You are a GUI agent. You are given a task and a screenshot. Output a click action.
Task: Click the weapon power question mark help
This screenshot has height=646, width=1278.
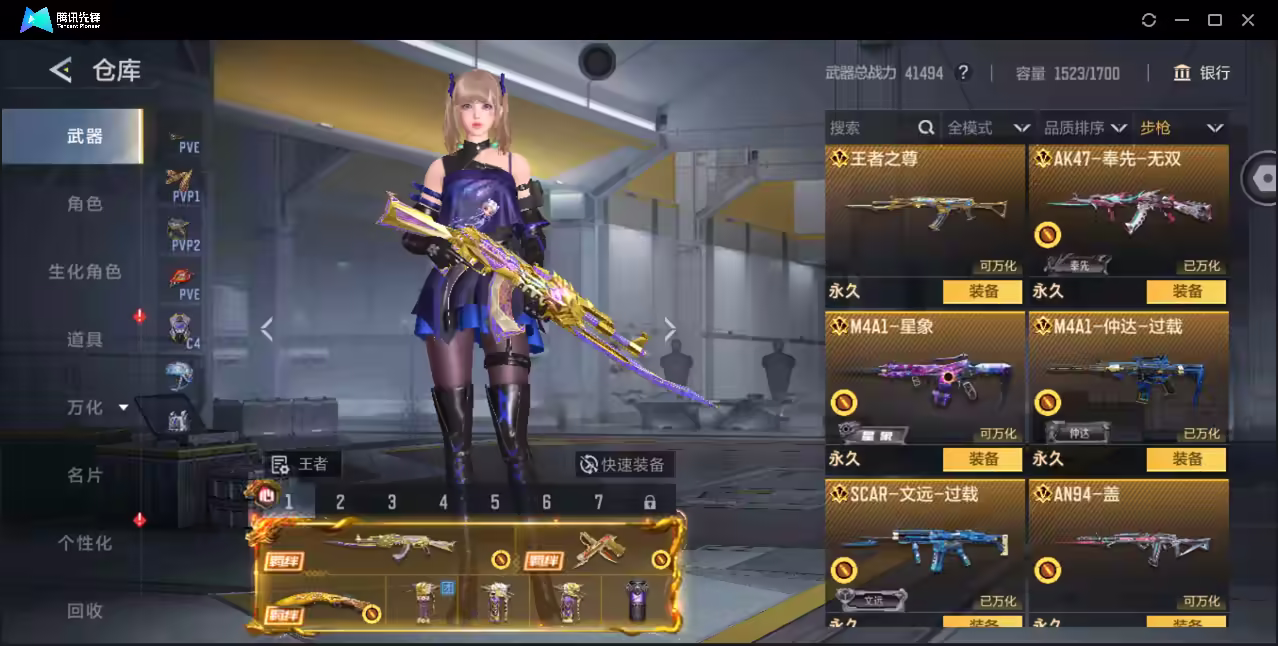[x=963, y=73]
